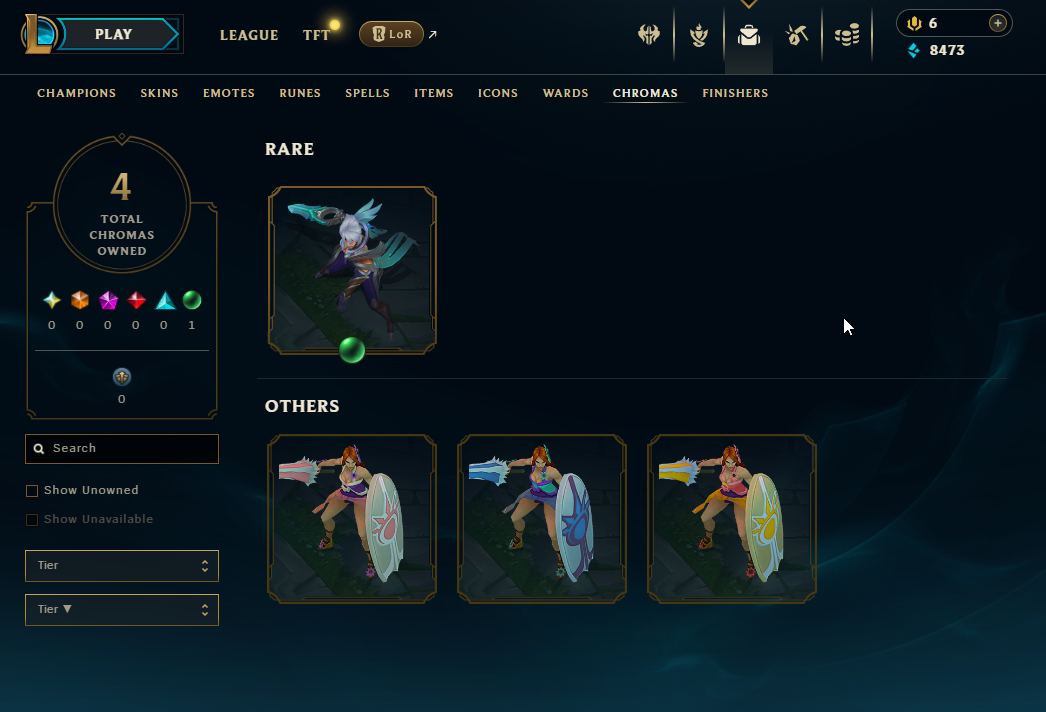Switch to the TFT section

[317, 35]
